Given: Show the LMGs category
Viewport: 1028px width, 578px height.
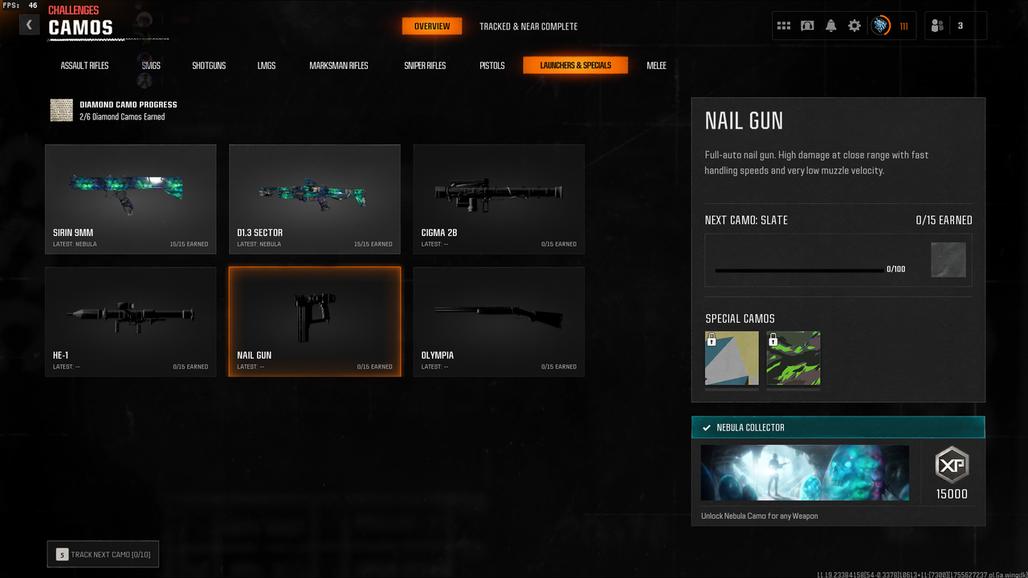Looking at the screenshot, I should (266, 66).
